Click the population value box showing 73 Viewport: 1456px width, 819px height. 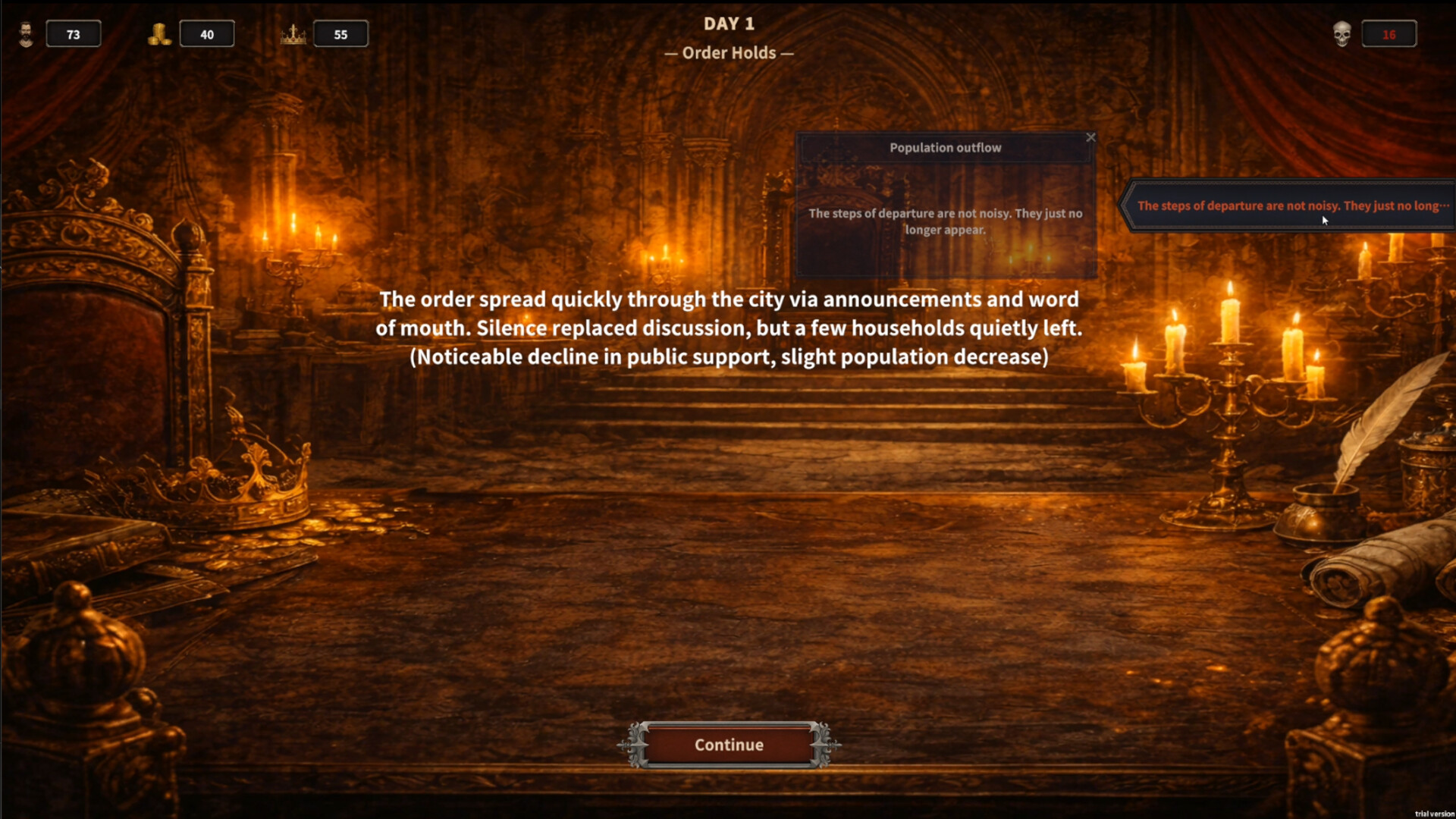point(74,33)
